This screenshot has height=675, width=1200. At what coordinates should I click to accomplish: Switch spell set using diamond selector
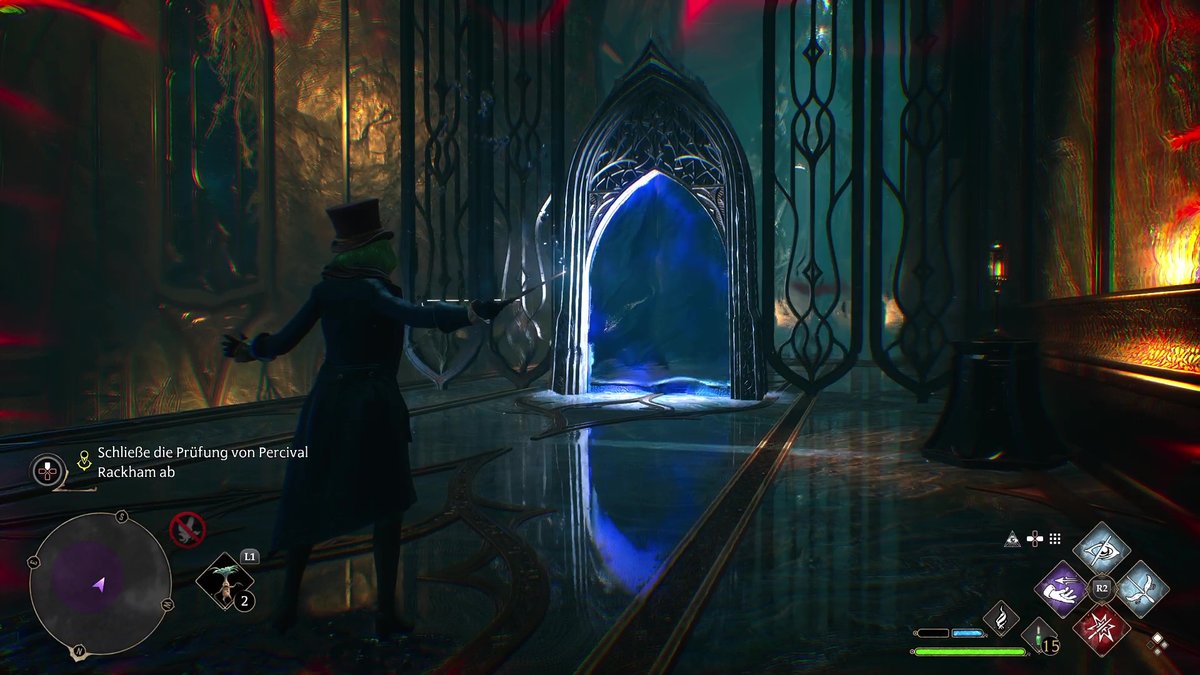[1158, 643]
